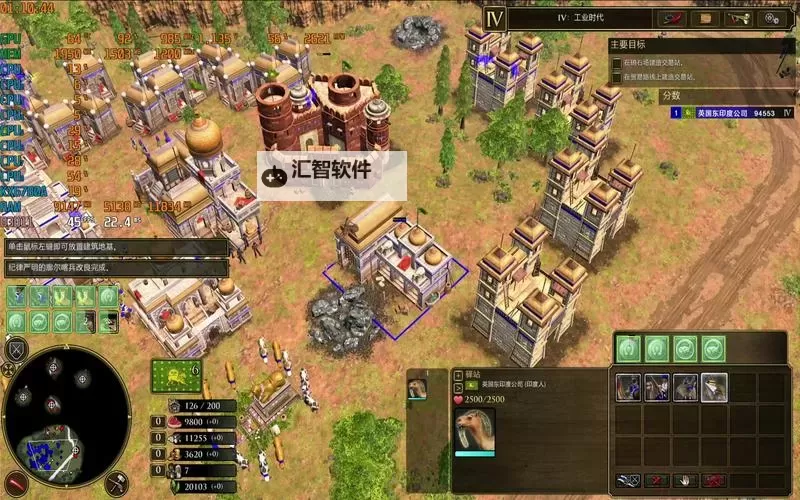Train the fourth unit in the command grid
This screenshot has height=500, width=800.
(x=714, y=388)
